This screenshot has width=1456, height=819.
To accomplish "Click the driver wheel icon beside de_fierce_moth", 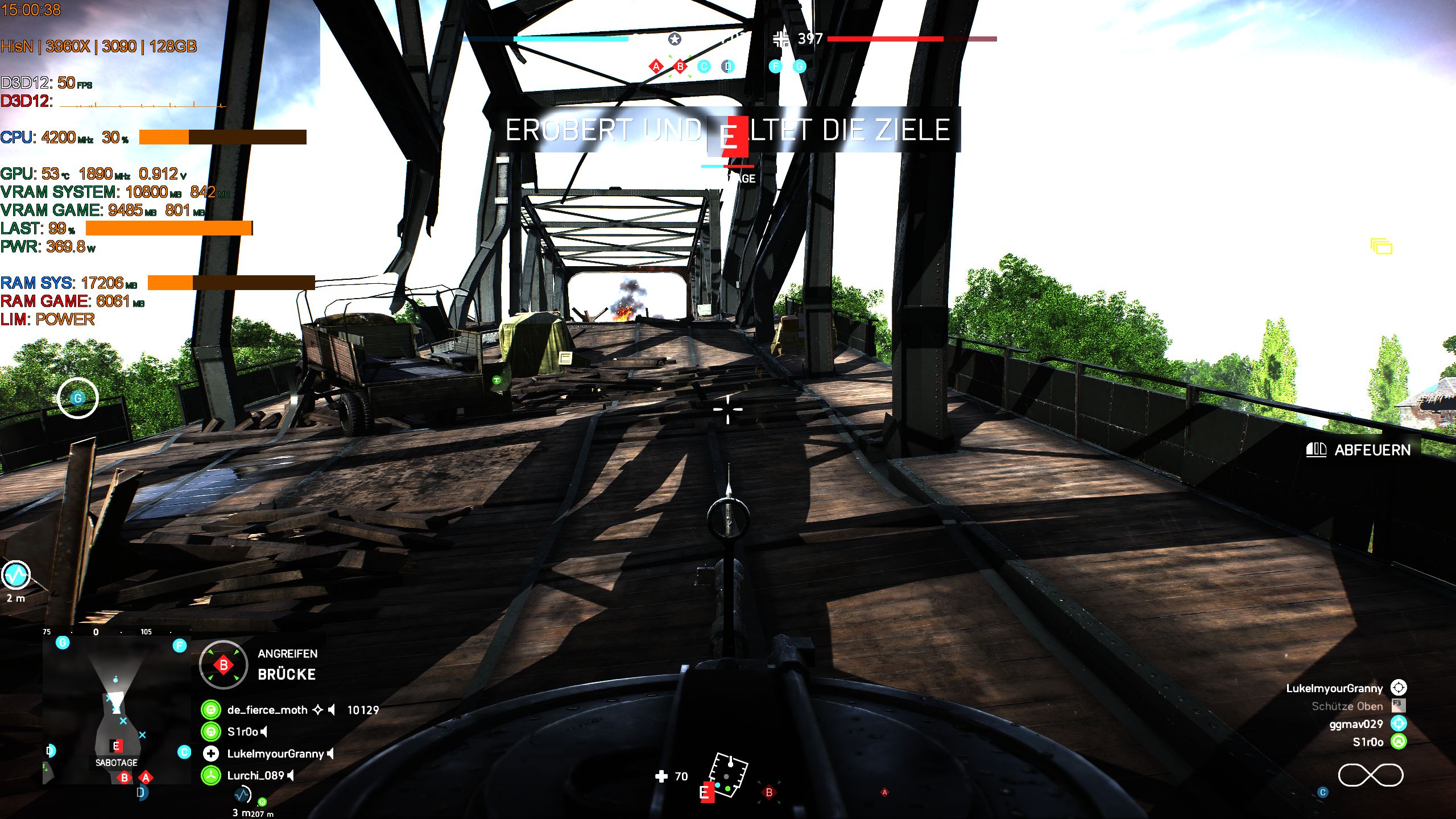I will (x=212, y=710).
